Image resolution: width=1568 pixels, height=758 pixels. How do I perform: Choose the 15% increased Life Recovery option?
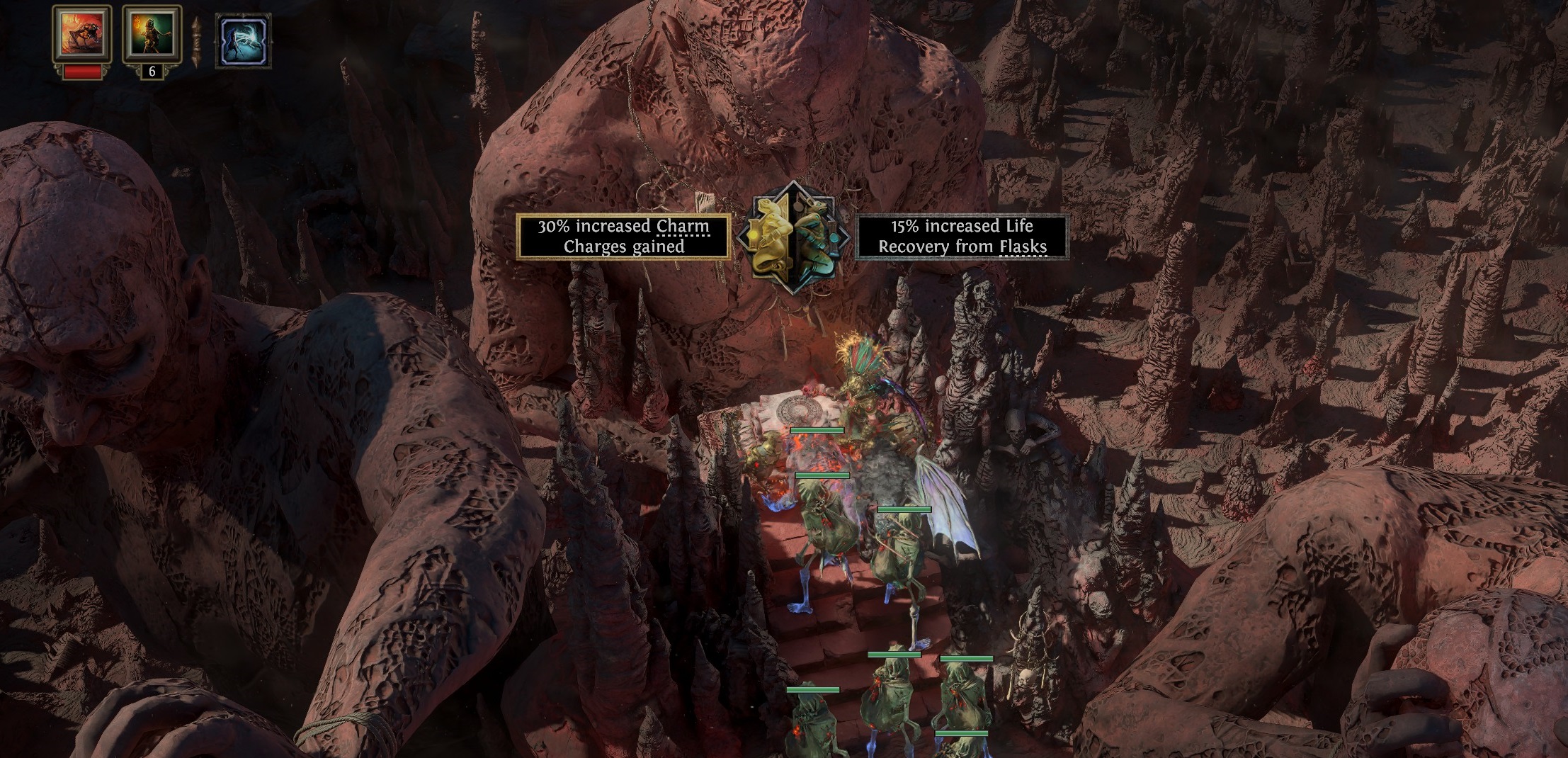click(962, 236)
